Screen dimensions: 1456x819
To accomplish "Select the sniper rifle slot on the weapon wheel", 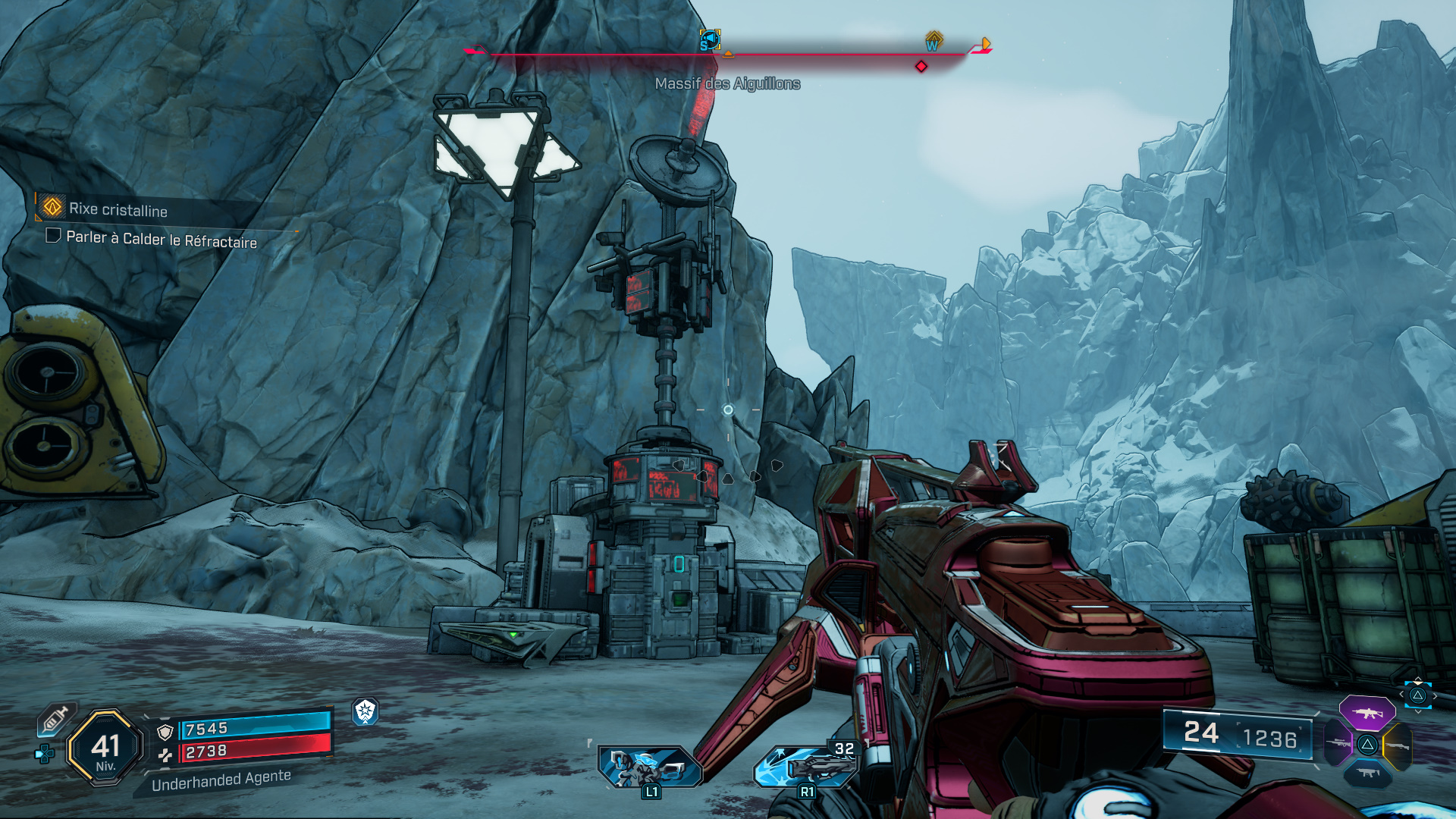I will [1338, 743].
